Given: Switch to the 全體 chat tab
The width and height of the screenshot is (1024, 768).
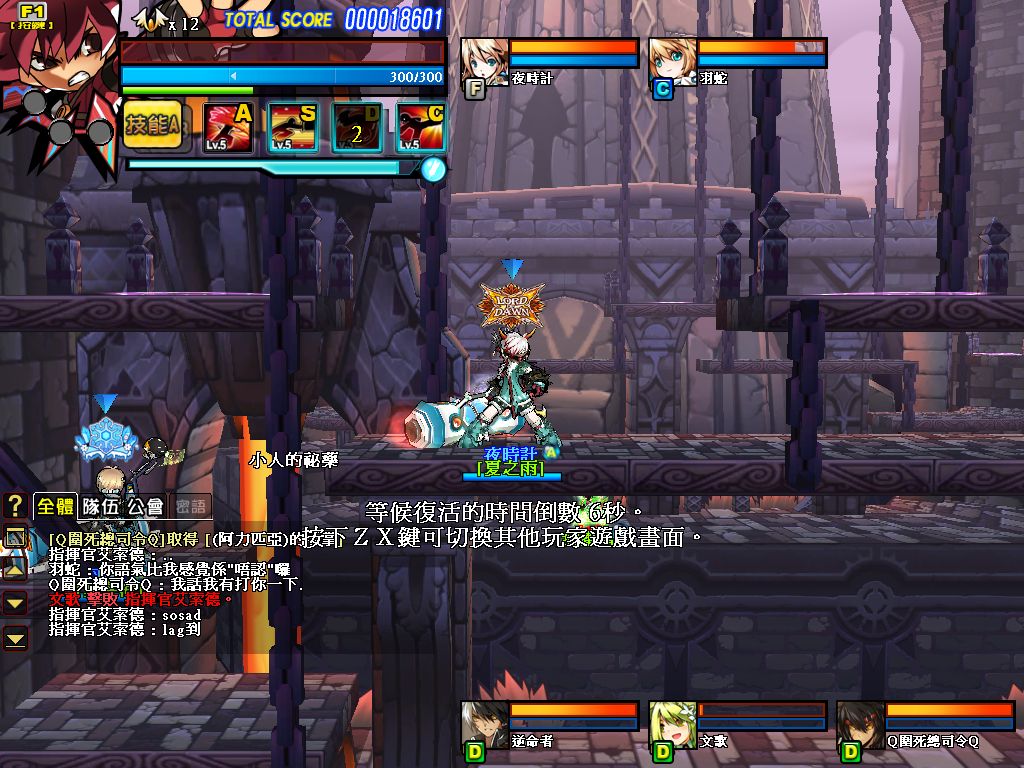Looking at the screenshot, I should pos(55,506).
